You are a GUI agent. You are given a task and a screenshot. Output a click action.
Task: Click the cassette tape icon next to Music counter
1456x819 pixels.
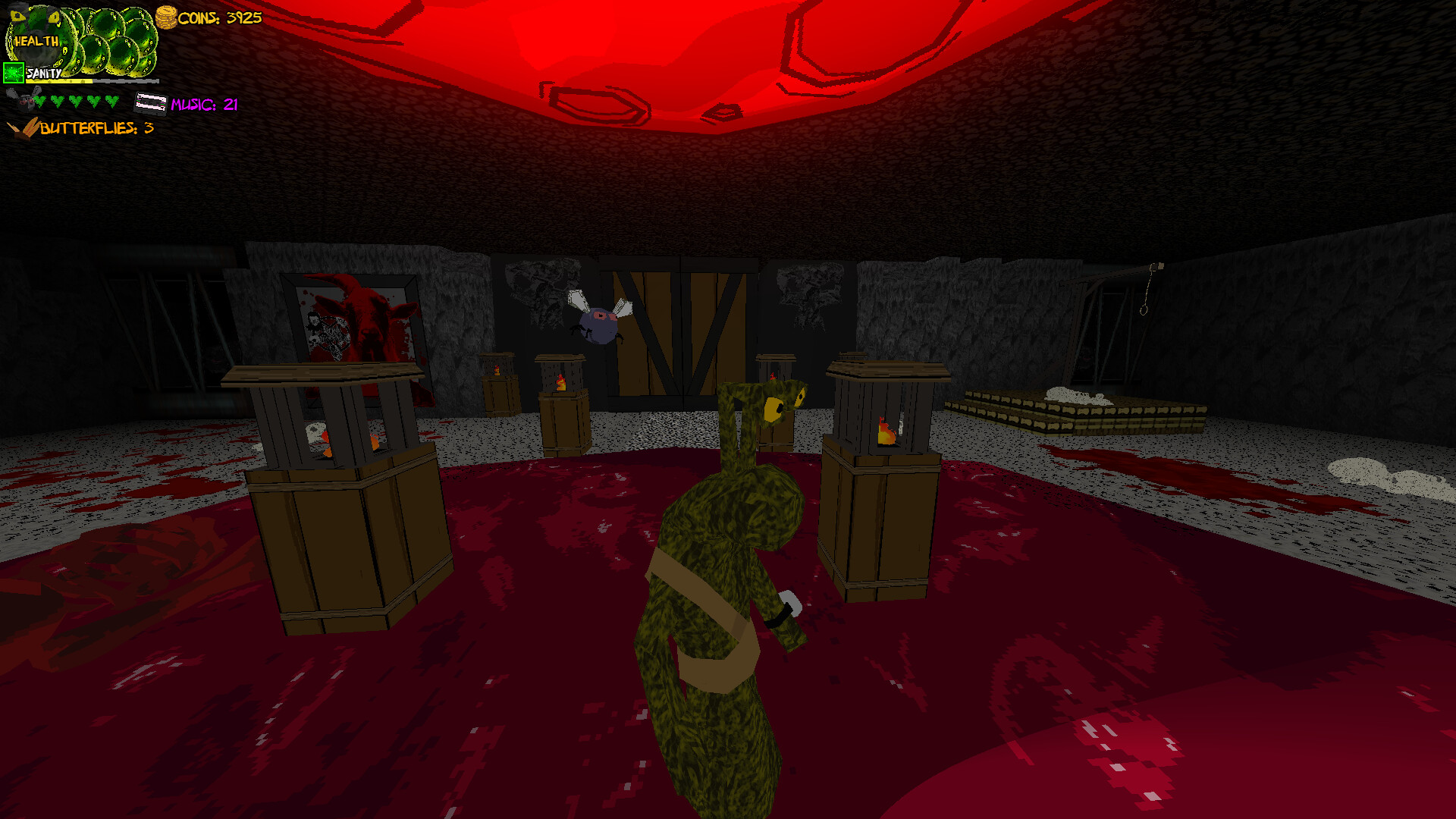point(150,103)
